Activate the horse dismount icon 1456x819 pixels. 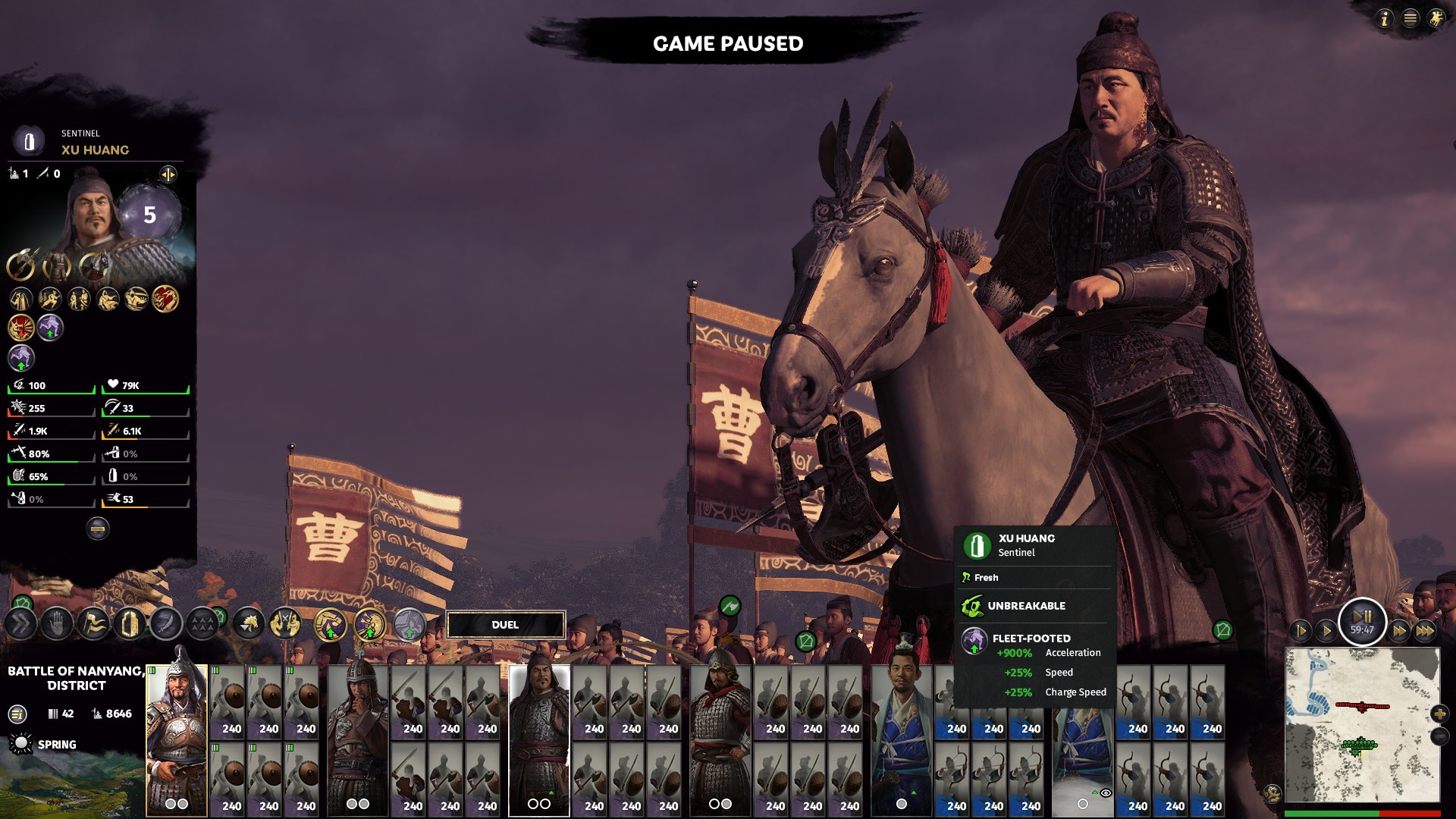click(249, 624)
